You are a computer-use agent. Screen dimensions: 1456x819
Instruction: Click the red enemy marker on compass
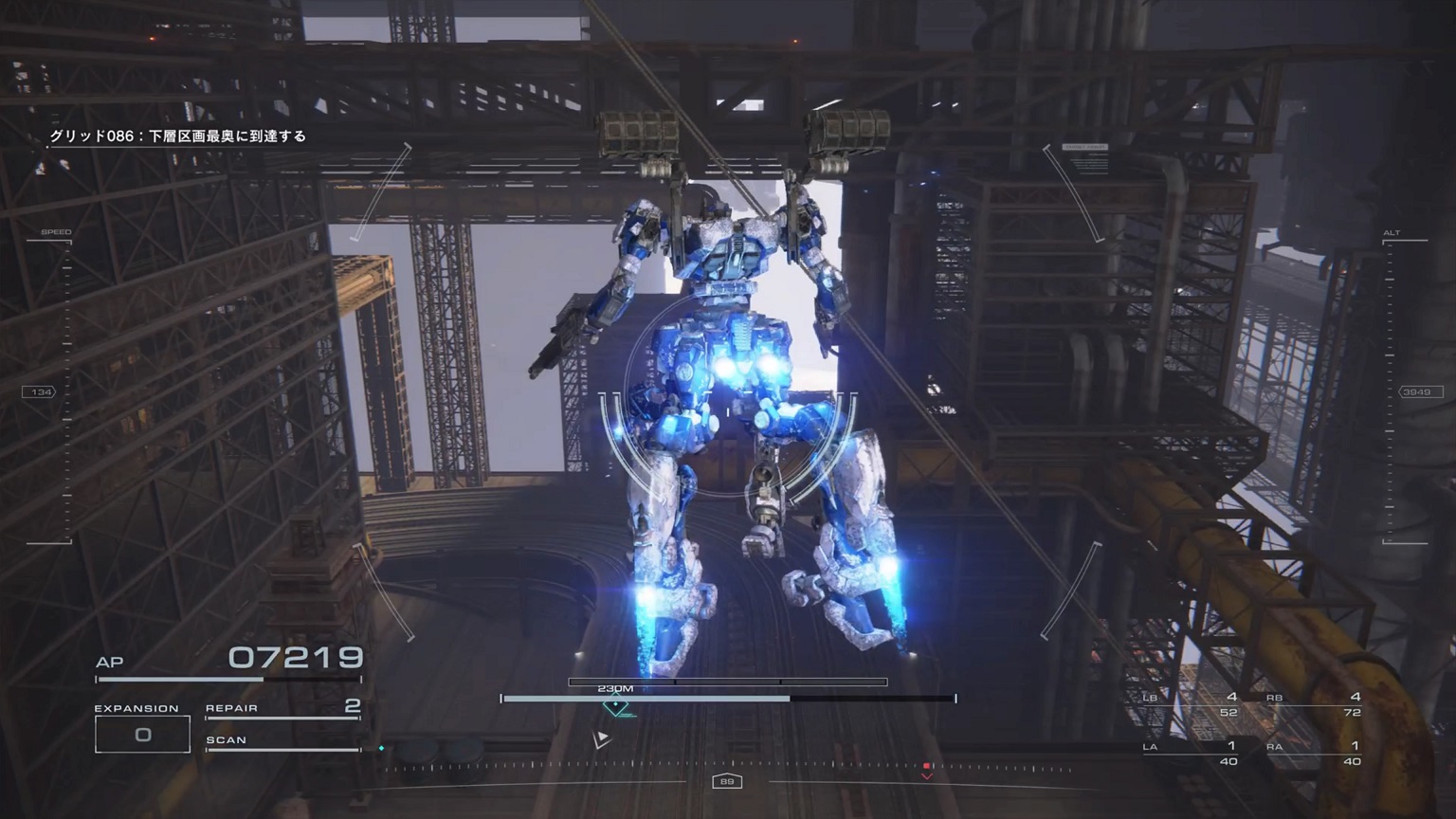click(926, 767)
